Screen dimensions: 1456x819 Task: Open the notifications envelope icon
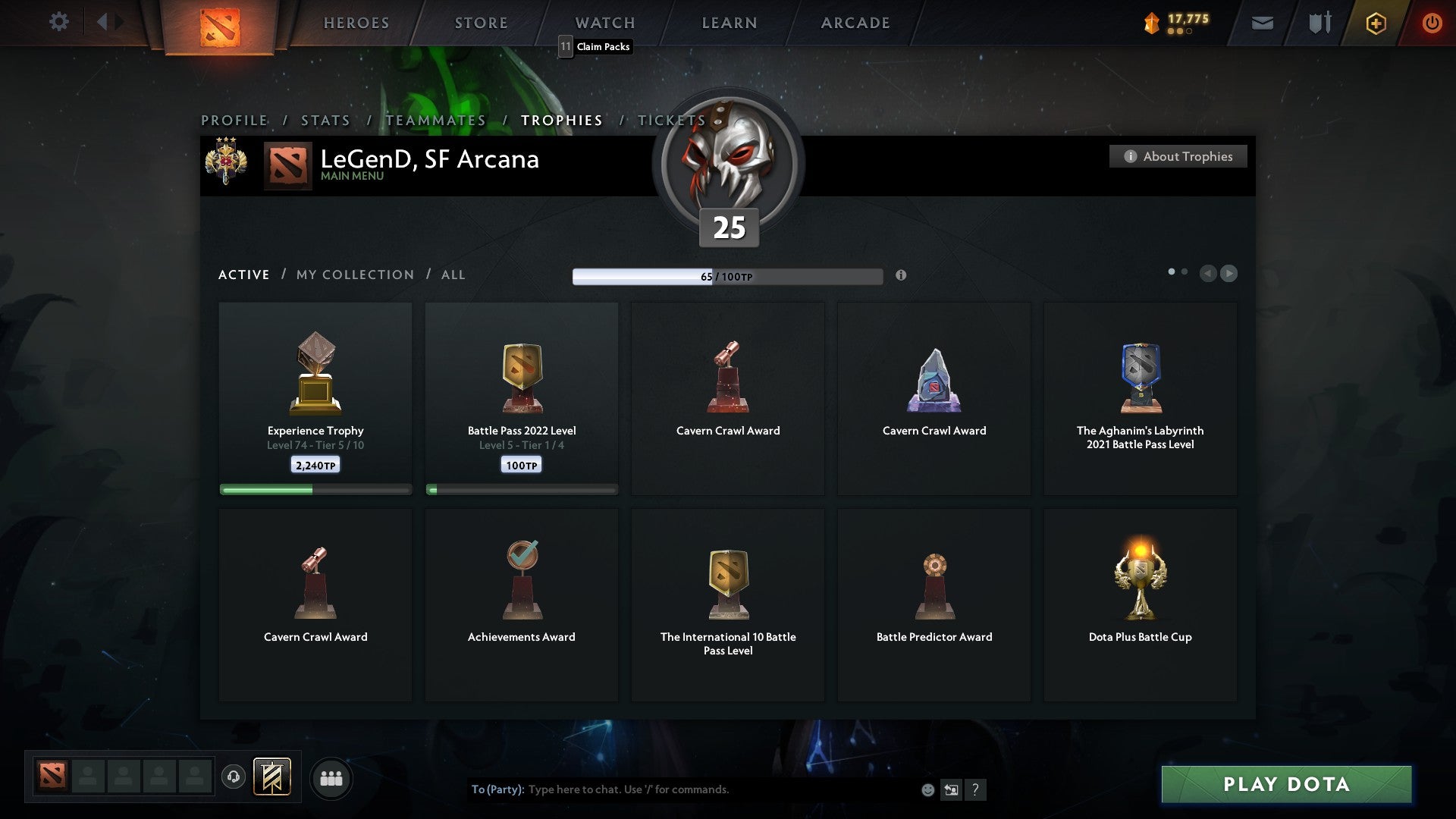pyautogui.click(x=1263, y=23)
